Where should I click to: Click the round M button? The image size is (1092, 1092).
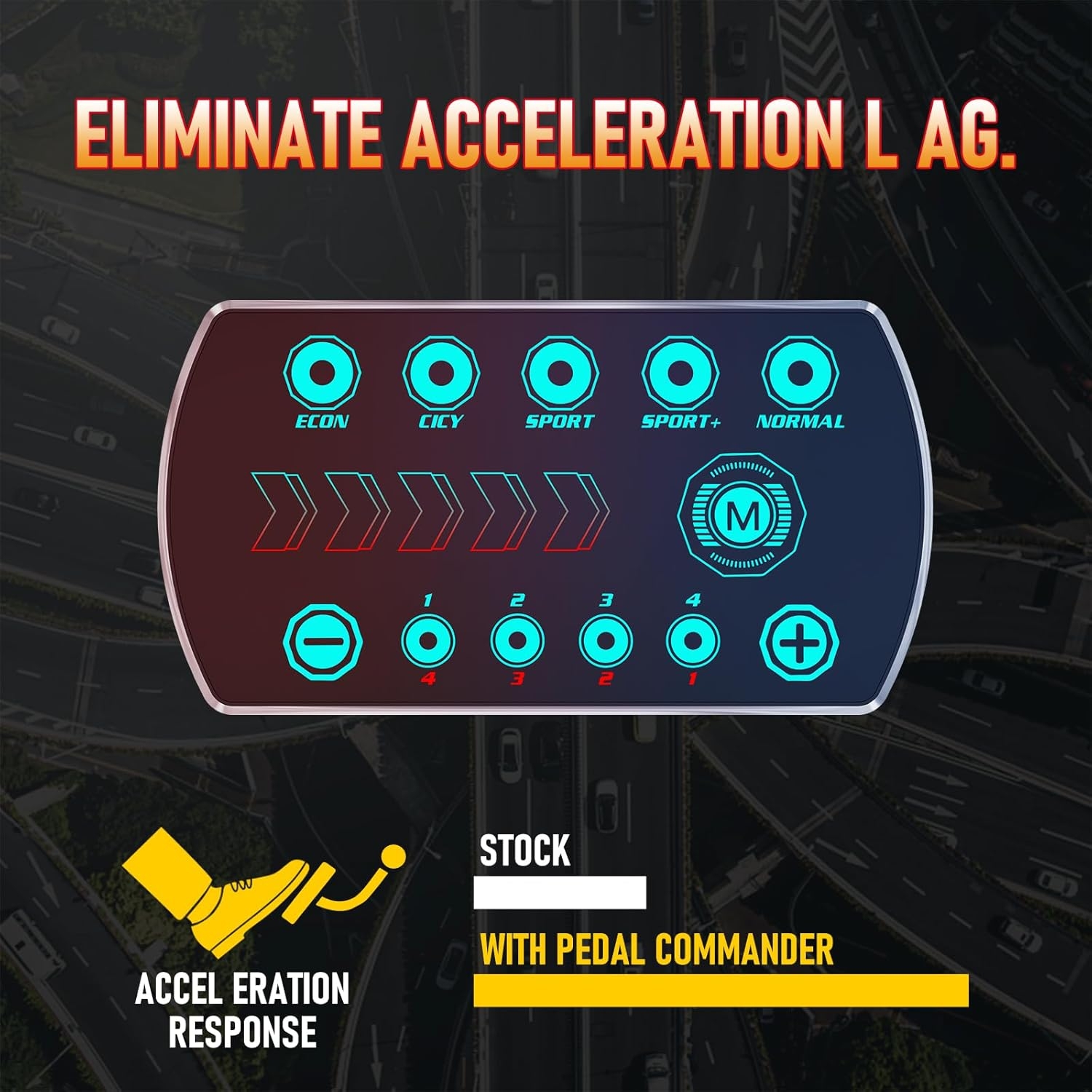click(x=742, y=515)
